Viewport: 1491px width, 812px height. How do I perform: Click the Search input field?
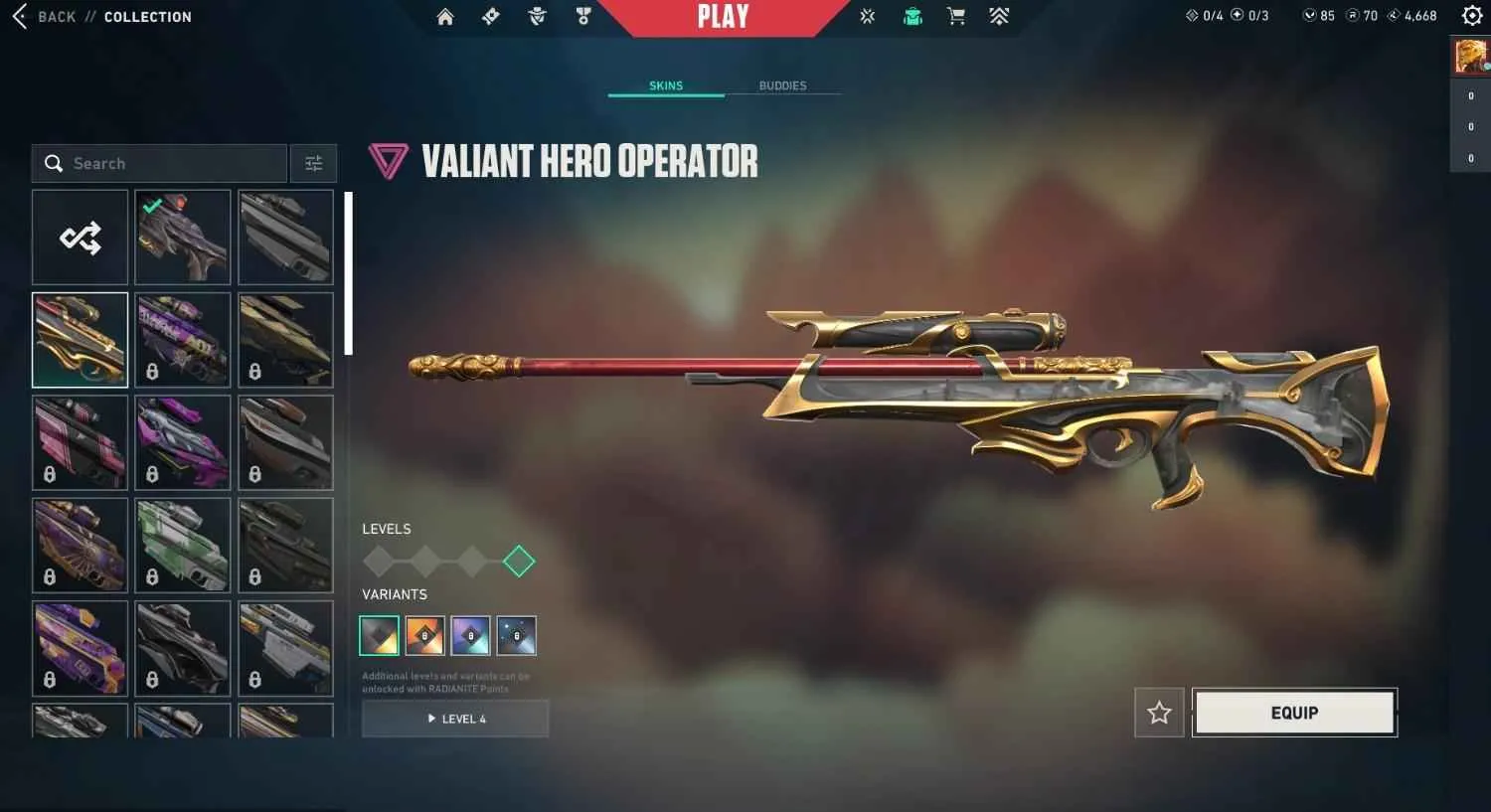pyautogui.click(x=159, y=163)
